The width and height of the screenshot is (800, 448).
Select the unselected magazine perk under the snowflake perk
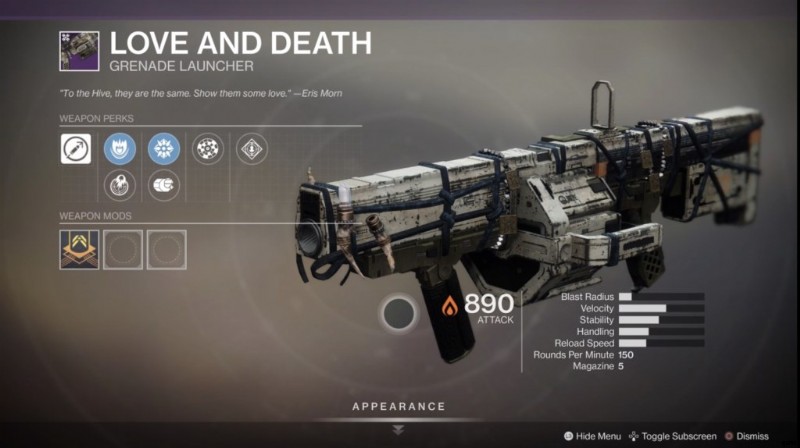pyautogui.click(x=163, y=184)
